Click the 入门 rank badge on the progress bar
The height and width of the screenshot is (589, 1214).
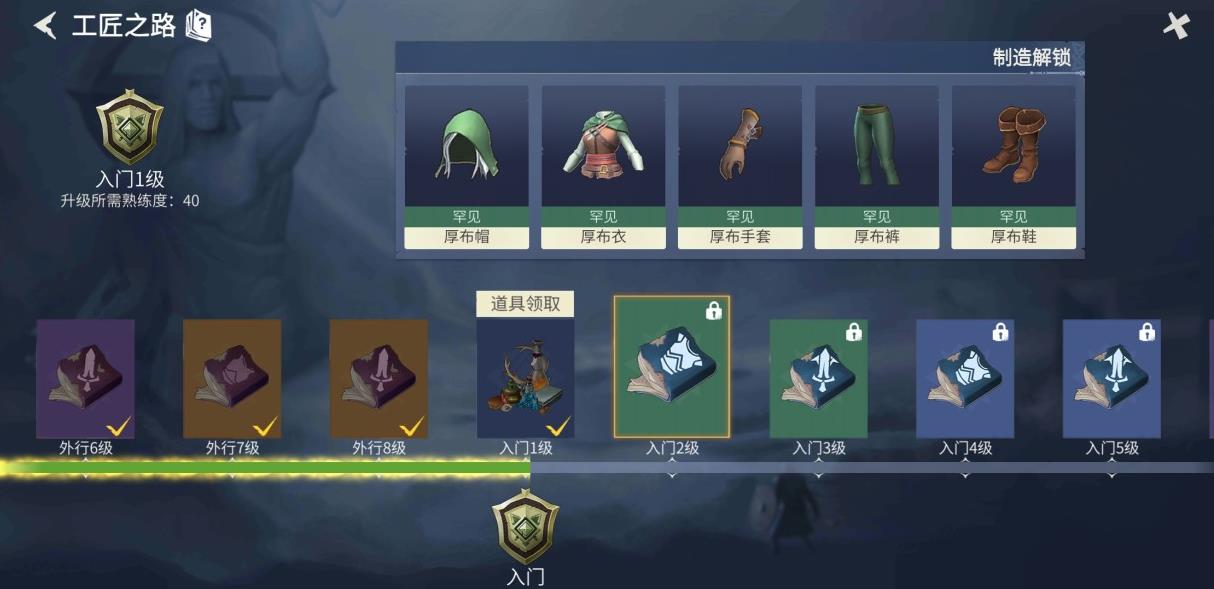pyautogui.click(x=525, y=527)
